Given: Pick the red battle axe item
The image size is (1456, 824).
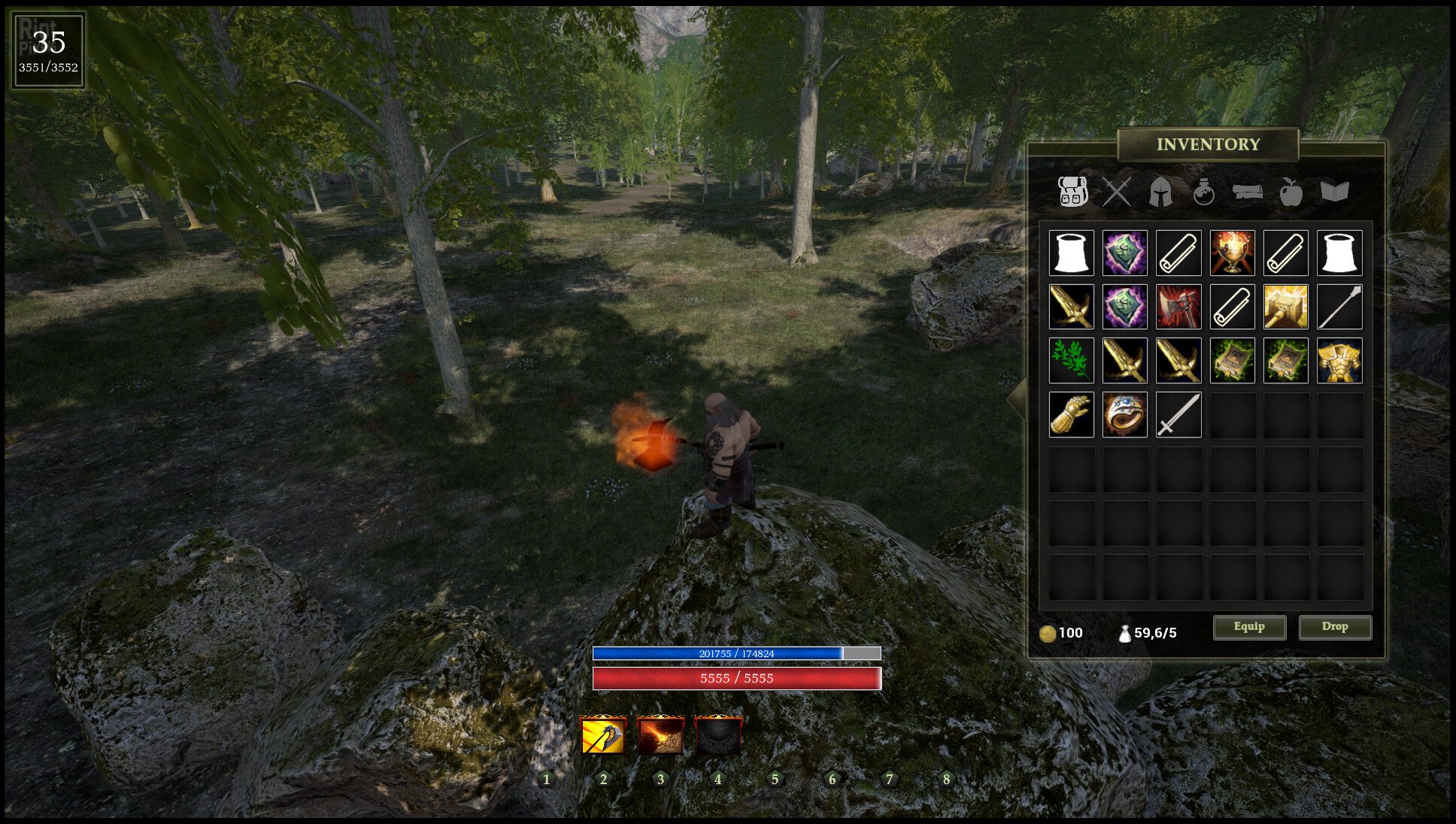Looking at the screenshot, I should click(x=1178, y=307).
